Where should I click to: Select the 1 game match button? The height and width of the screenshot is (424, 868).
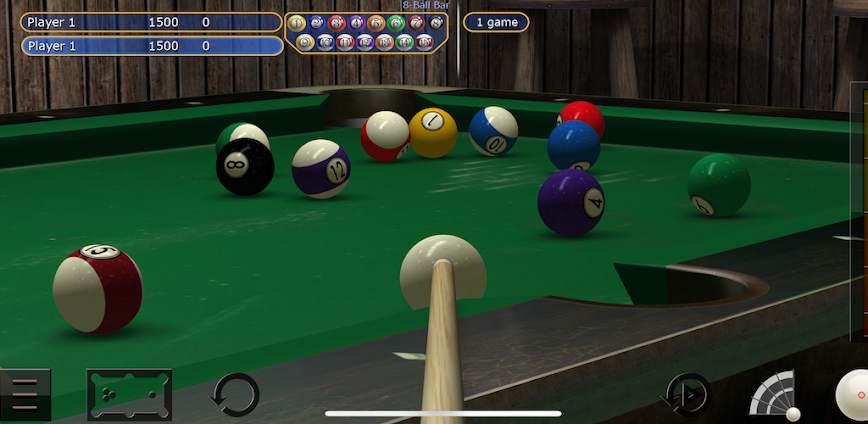(496, 22)
